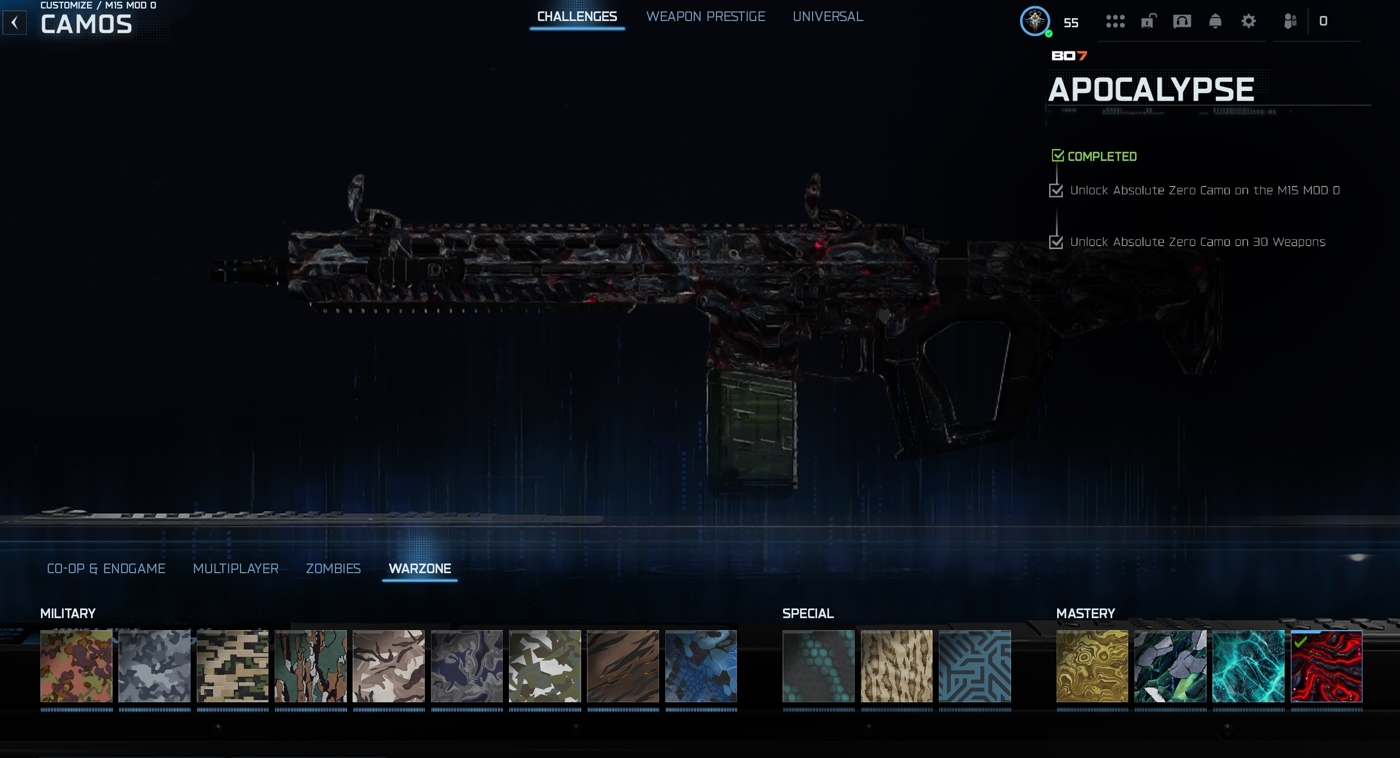The width and height of the screenshot is (1400, 758).
Task: Open notifications with the bell icon
Action: pos(1215,21)
